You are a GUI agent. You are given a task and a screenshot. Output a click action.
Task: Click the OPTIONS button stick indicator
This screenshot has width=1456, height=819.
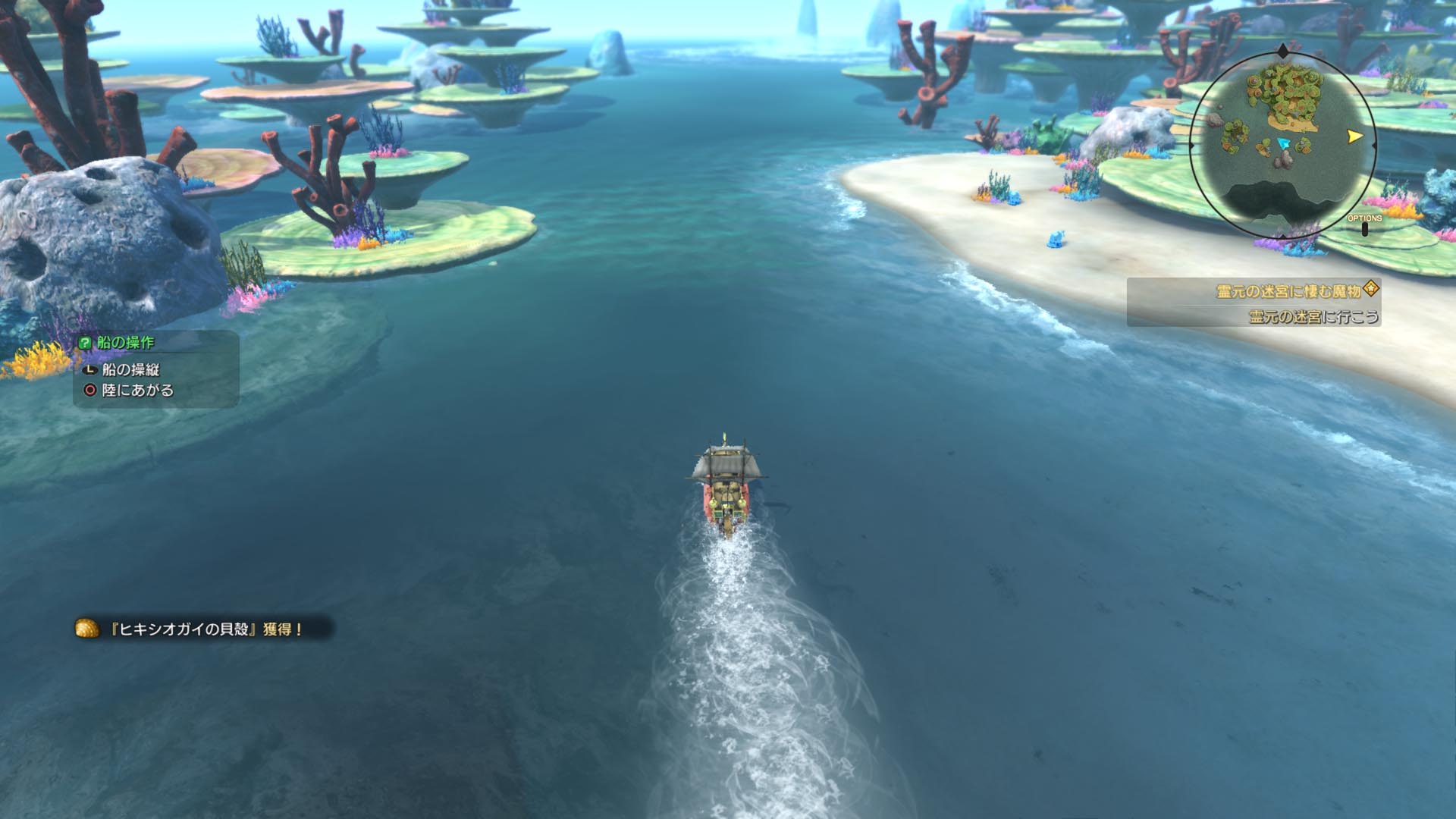pos(1365,228)
